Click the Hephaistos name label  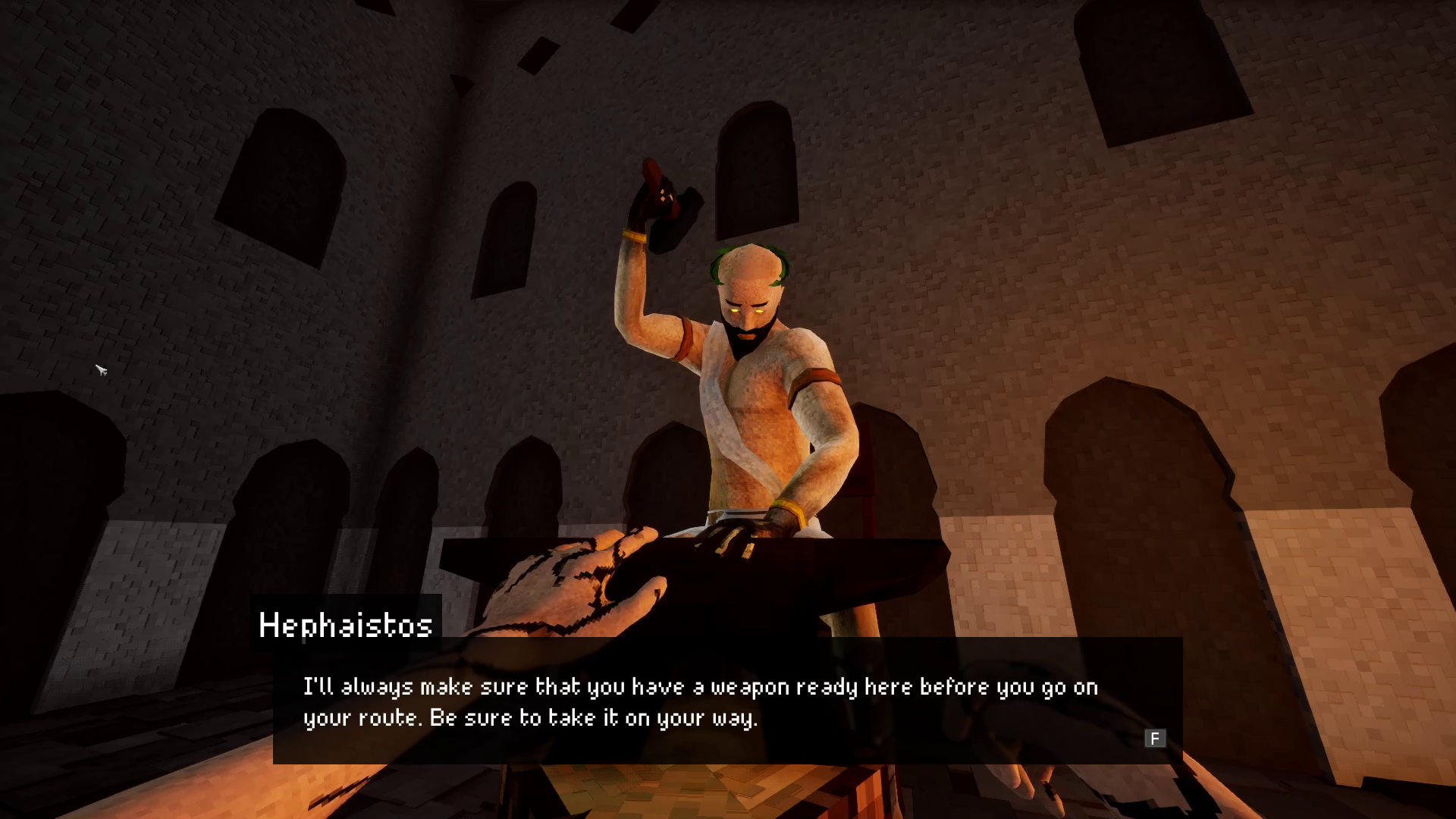[x=345, y=626]
